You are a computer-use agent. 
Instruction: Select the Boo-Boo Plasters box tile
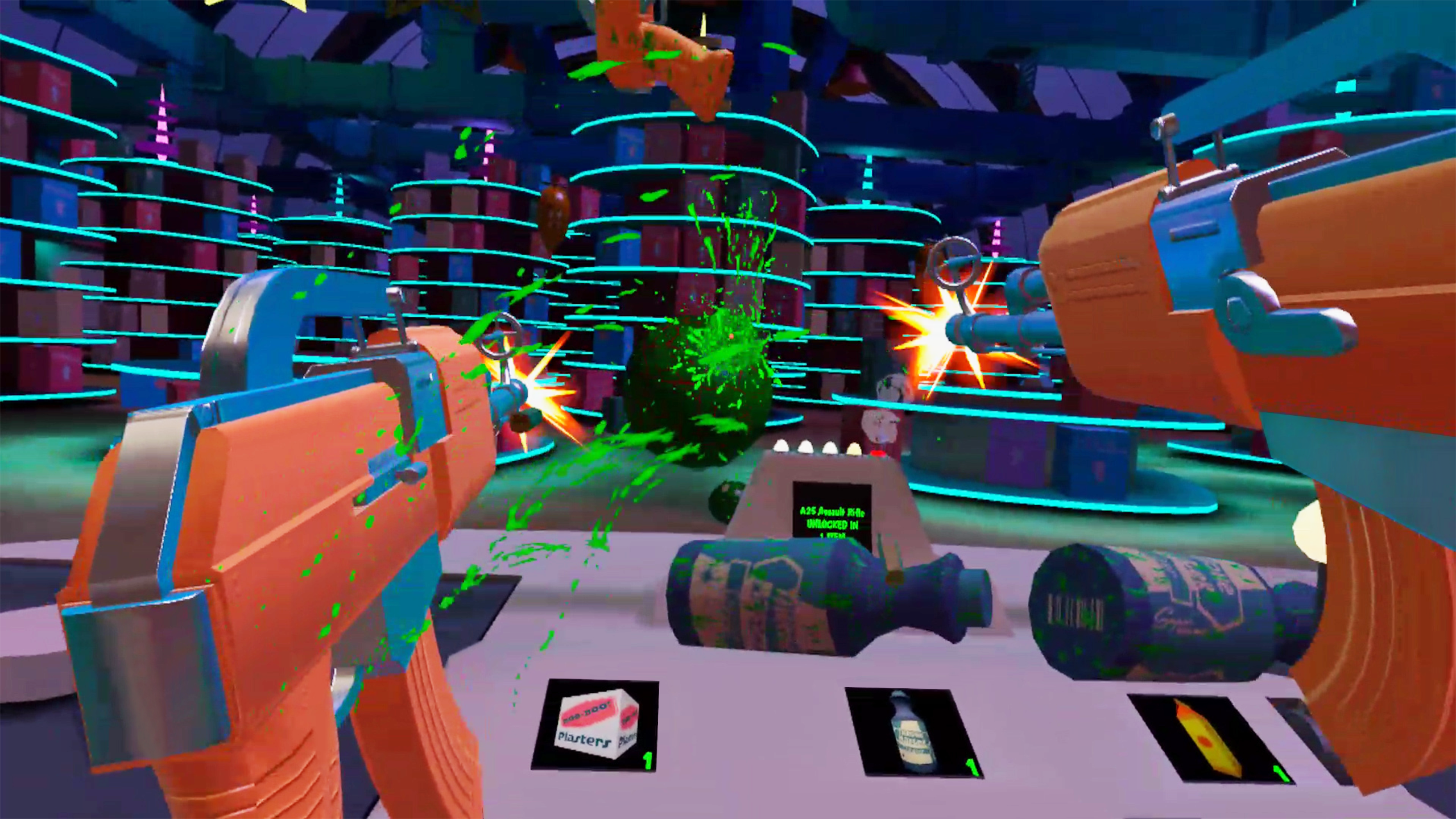[595, 725]
